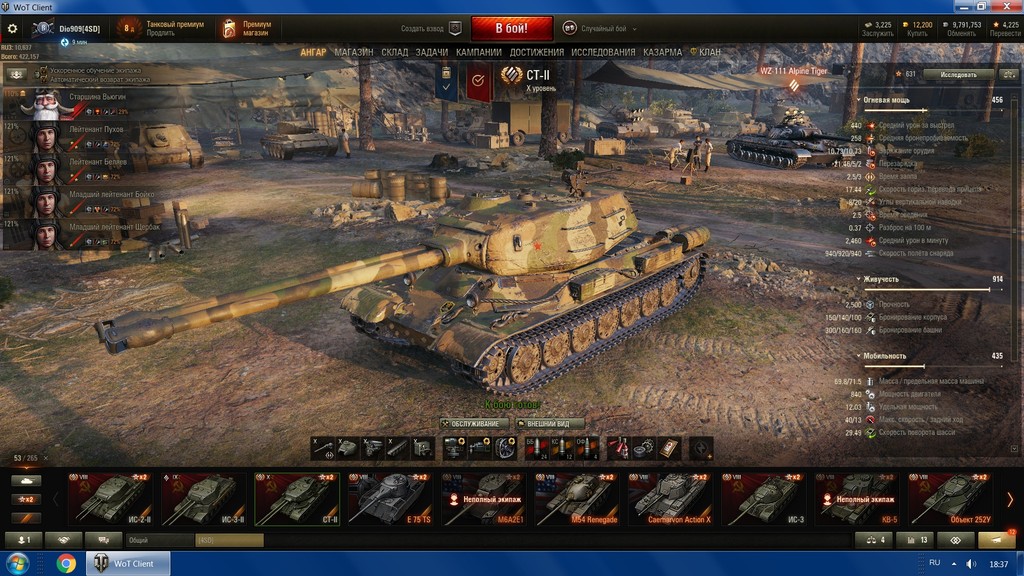1024x576 pixels.
Task: Switch to the СКЛАД tab
Action: pos(394,52)
